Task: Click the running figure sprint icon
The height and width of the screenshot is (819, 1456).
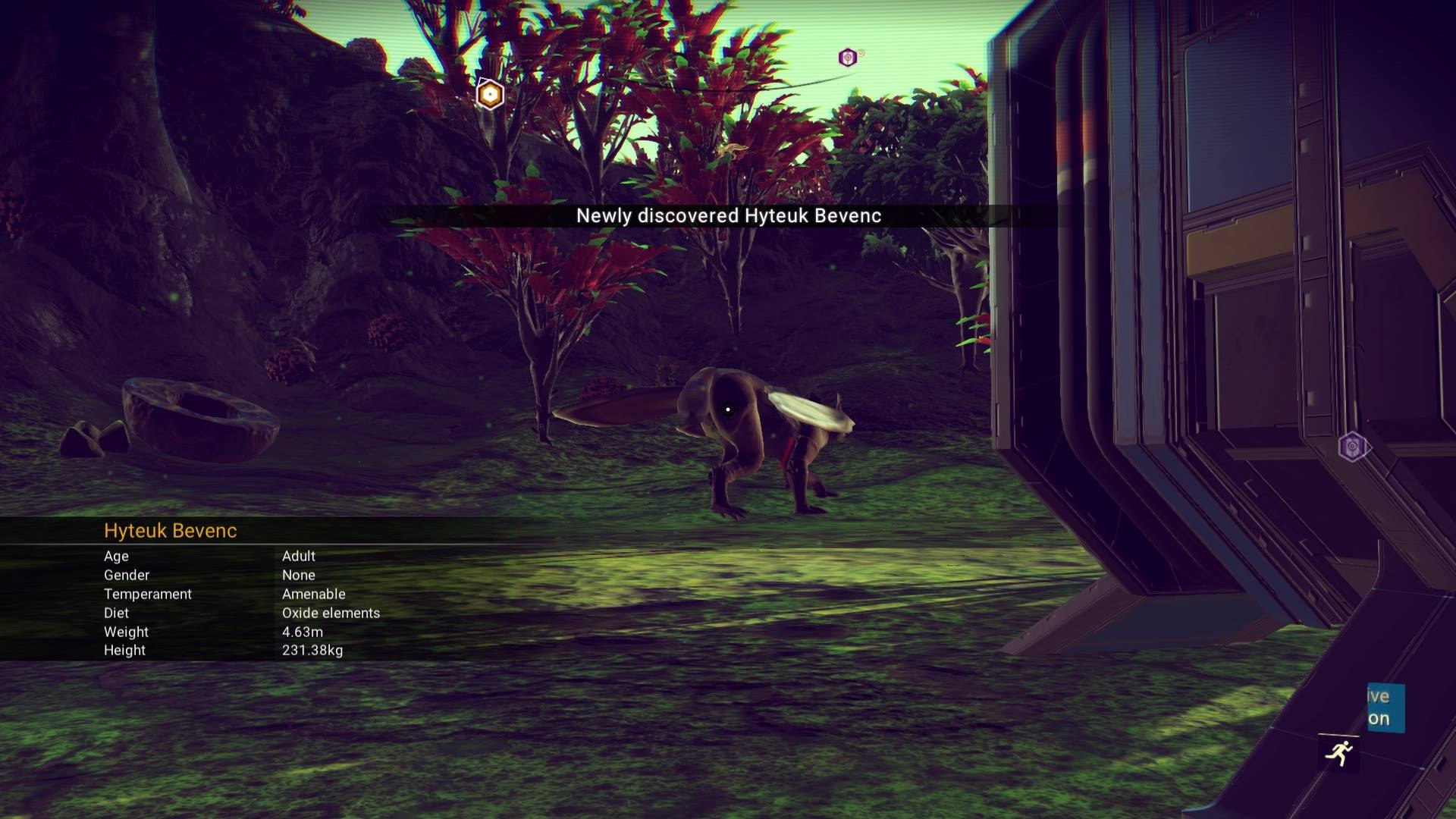Action: pos(1338,752)
